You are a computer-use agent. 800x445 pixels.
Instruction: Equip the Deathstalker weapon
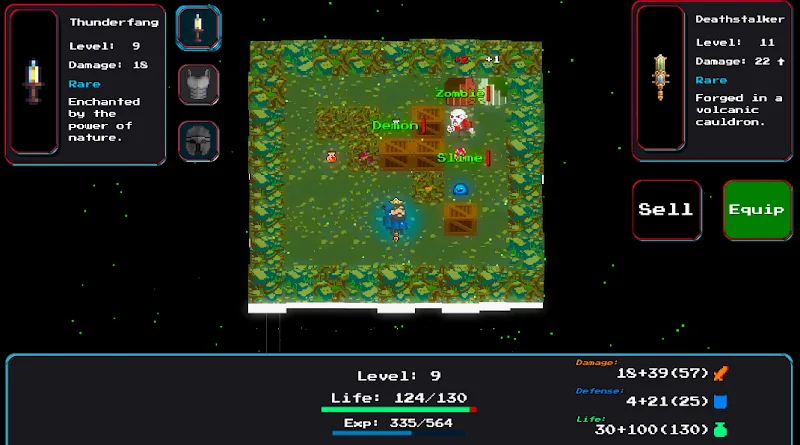tap(757, 209)
